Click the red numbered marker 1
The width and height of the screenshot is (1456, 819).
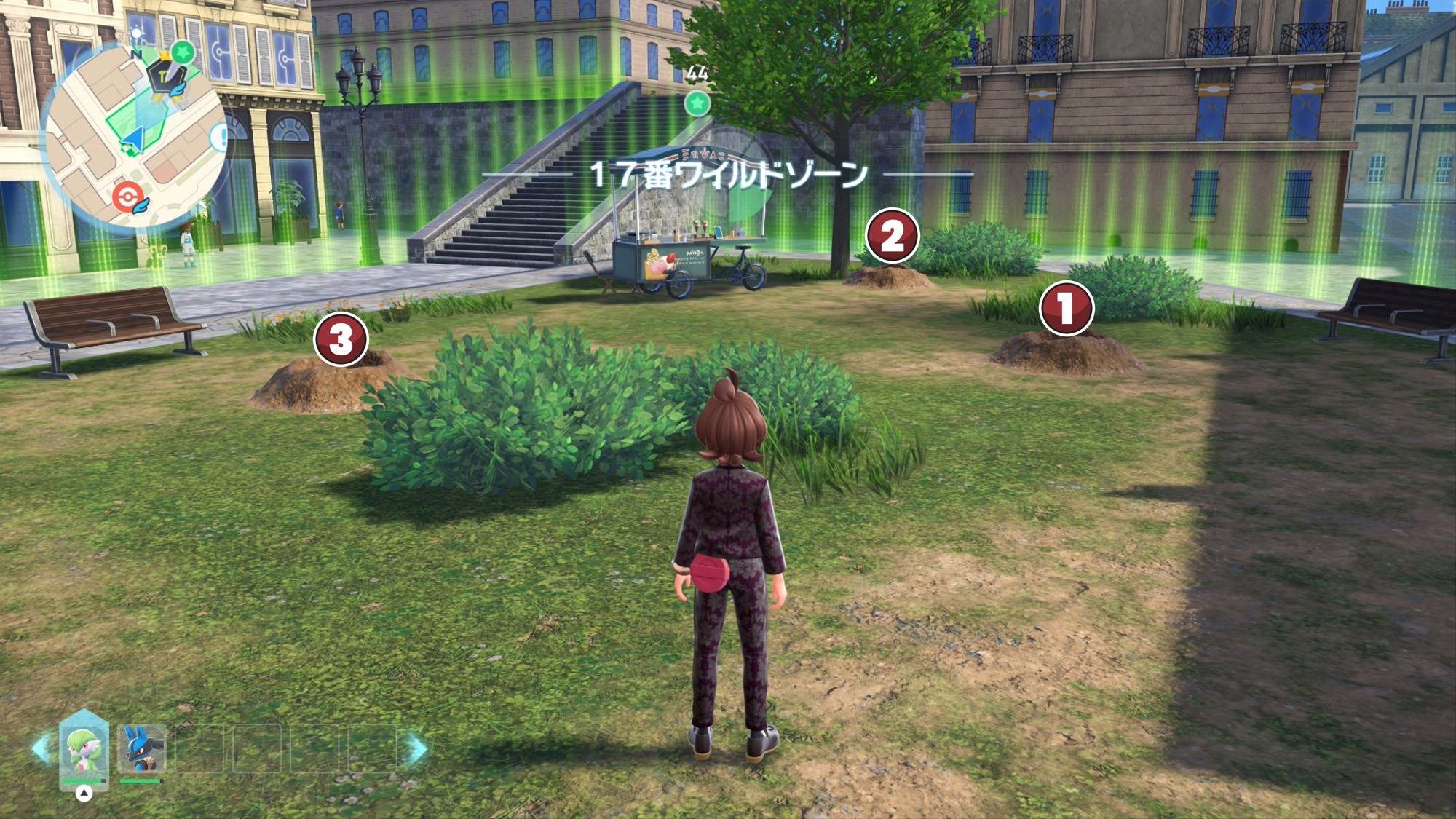[1067, 308]
